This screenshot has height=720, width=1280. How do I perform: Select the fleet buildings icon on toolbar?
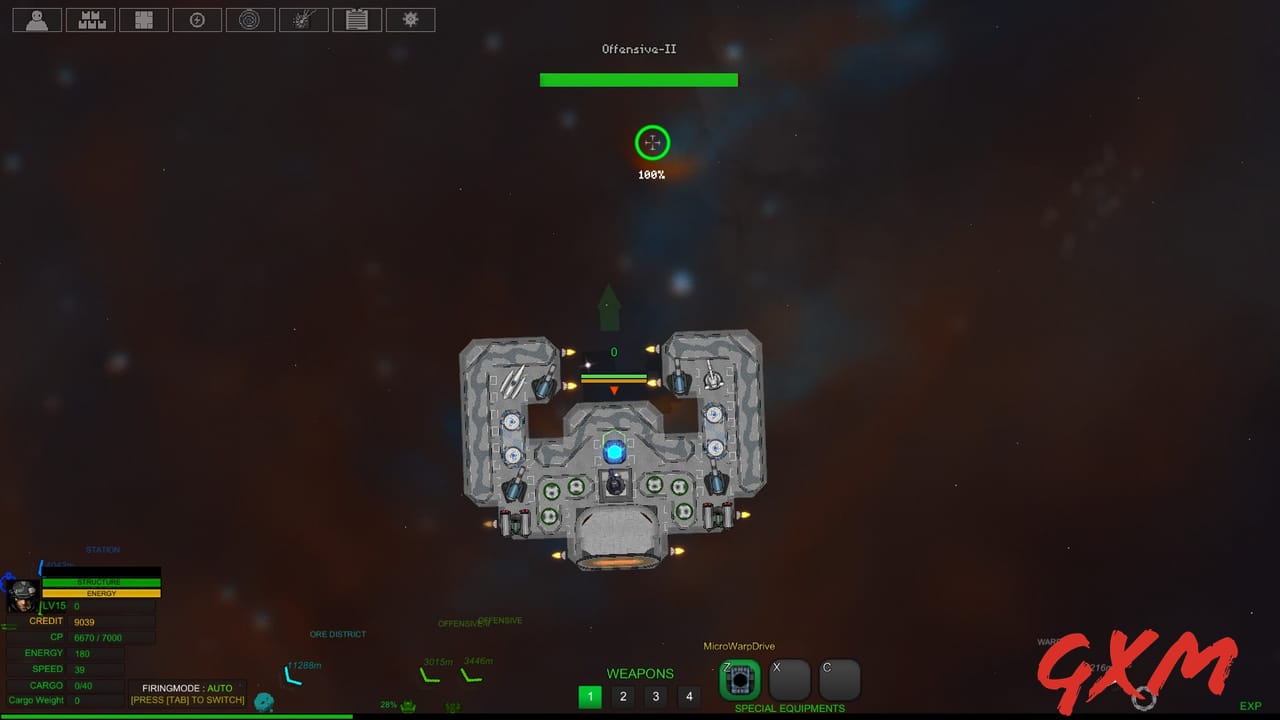(90, 19)
